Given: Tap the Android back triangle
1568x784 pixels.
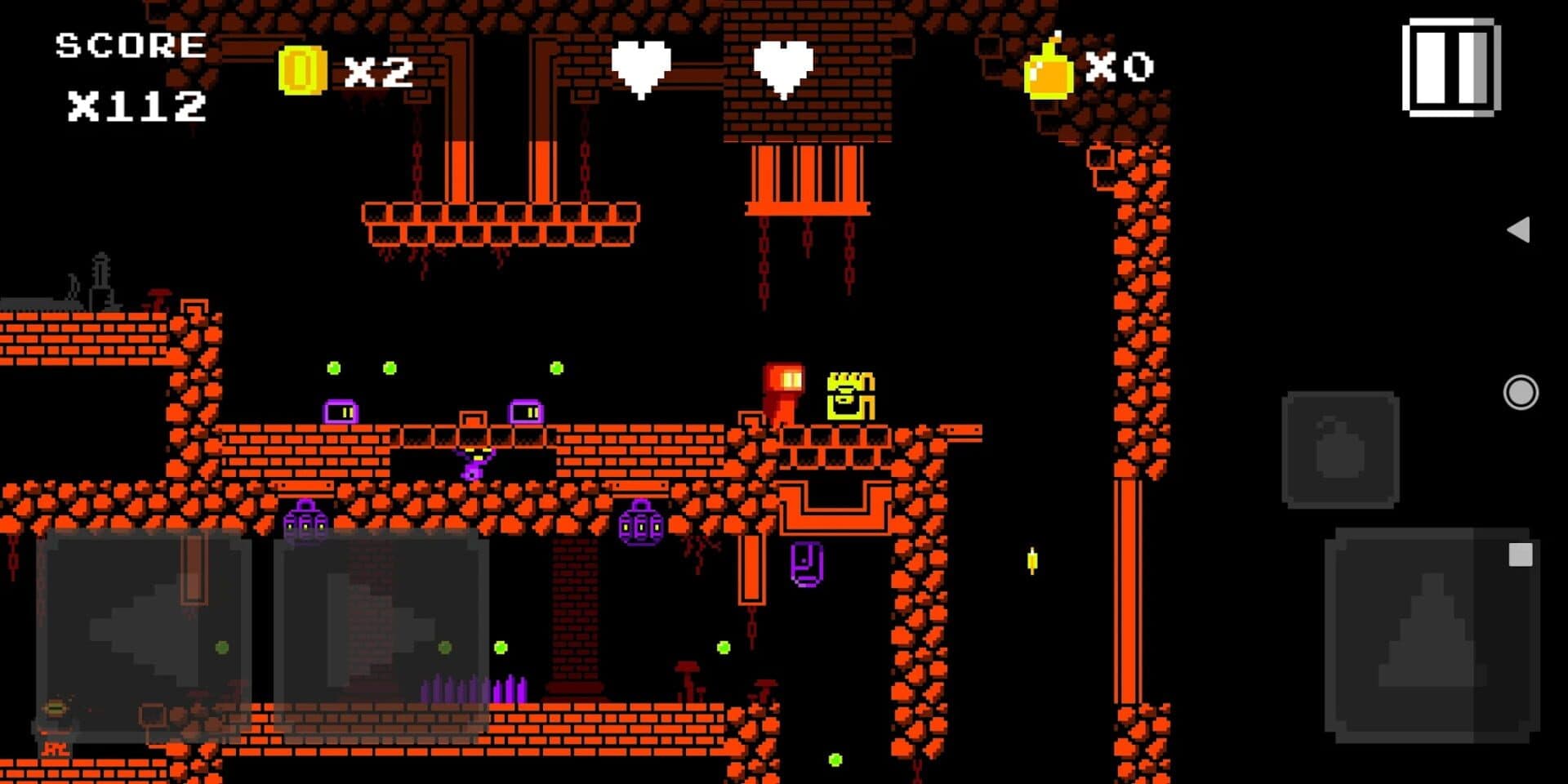Looking at the screenshot, I should (1519, 230).
